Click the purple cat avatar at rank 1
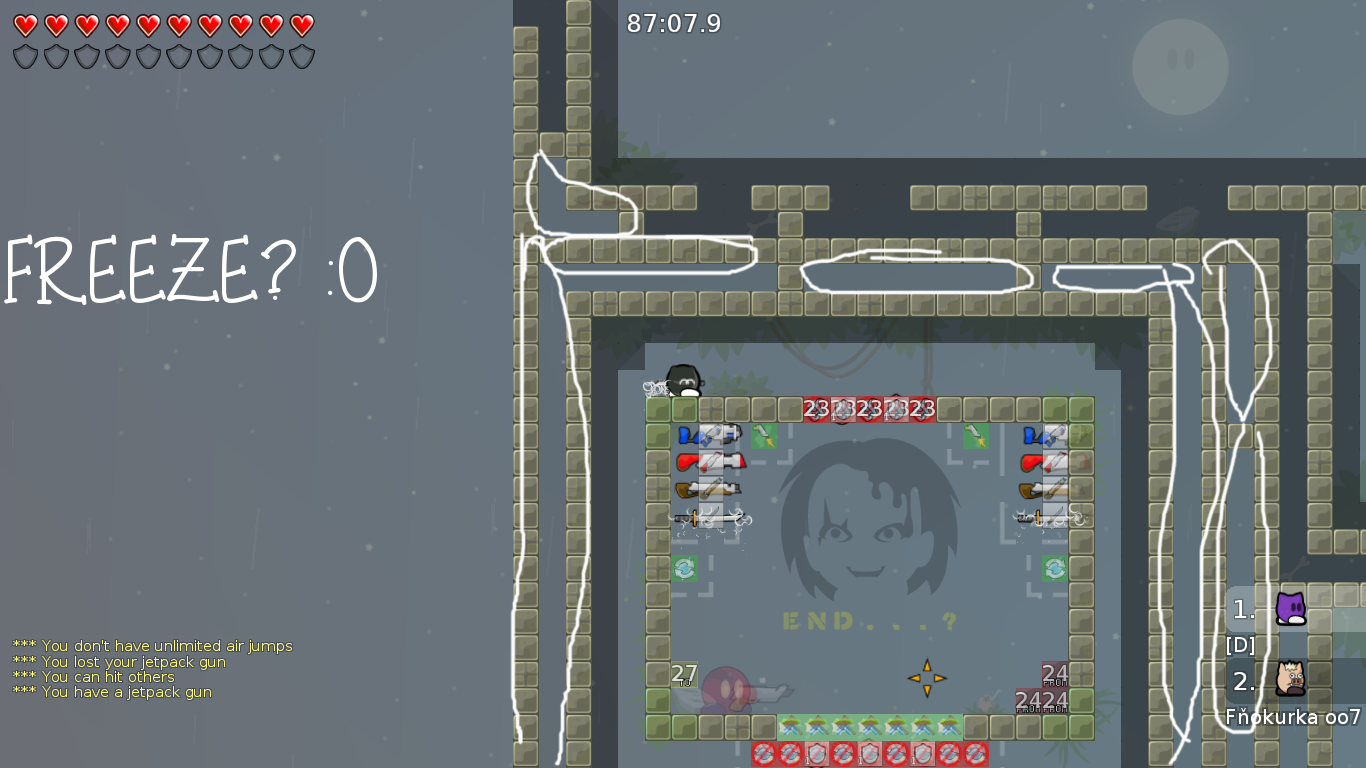 click(1290, 610)
